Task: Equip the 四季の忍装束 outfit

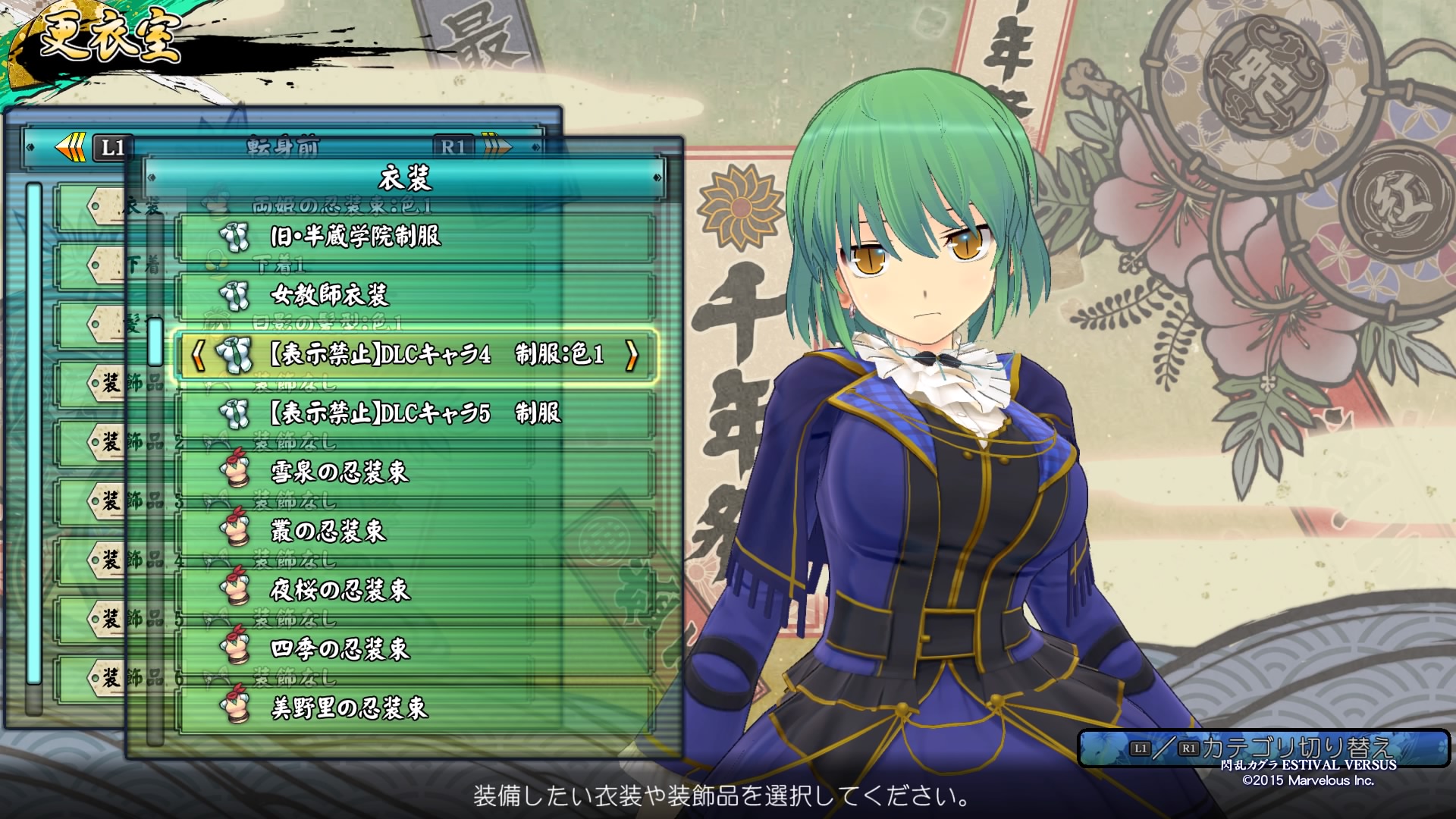Action: pos(416,648)
